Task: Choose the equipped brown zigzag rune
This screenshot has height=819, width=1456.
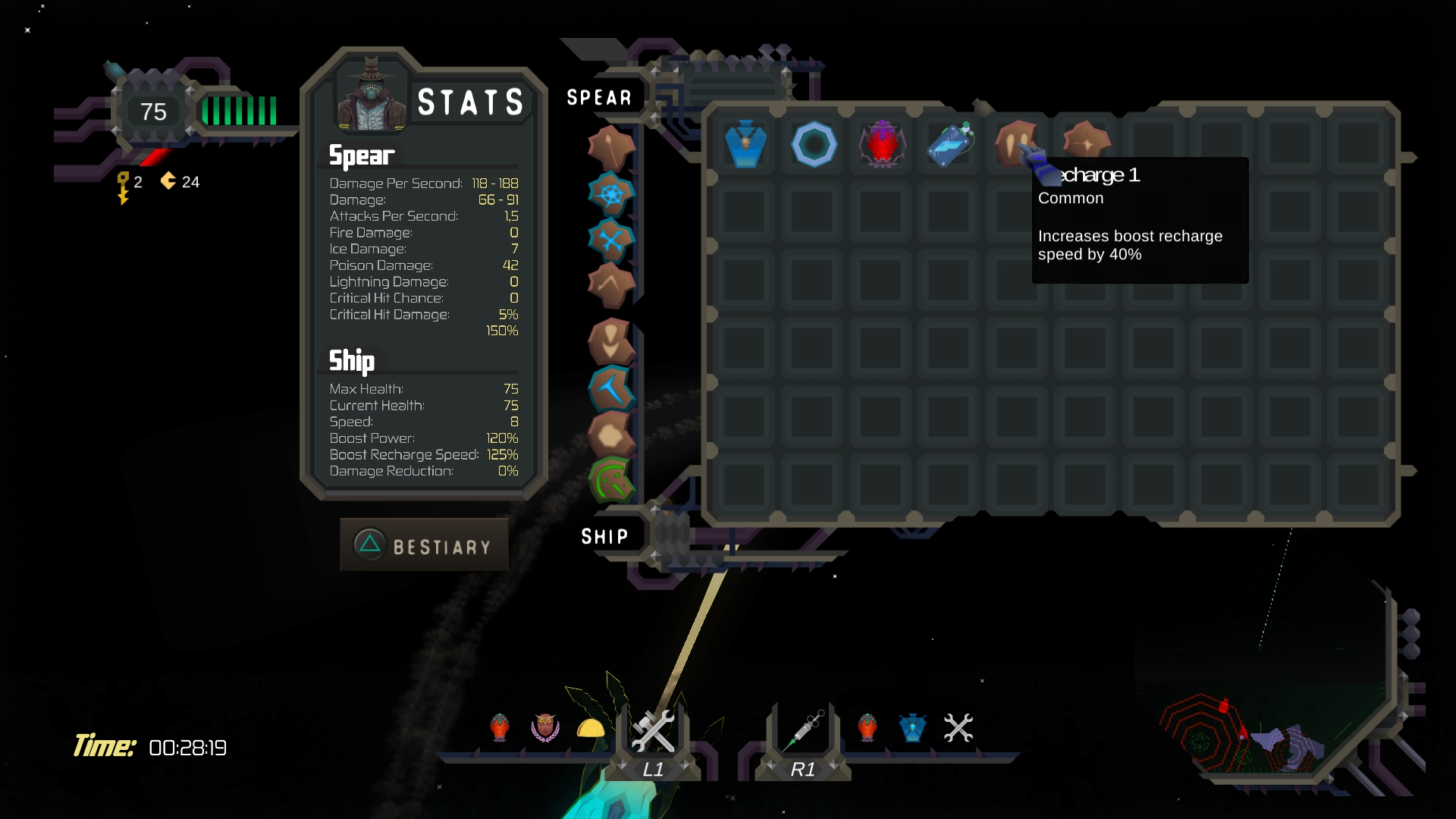Action: click(610, 286)
